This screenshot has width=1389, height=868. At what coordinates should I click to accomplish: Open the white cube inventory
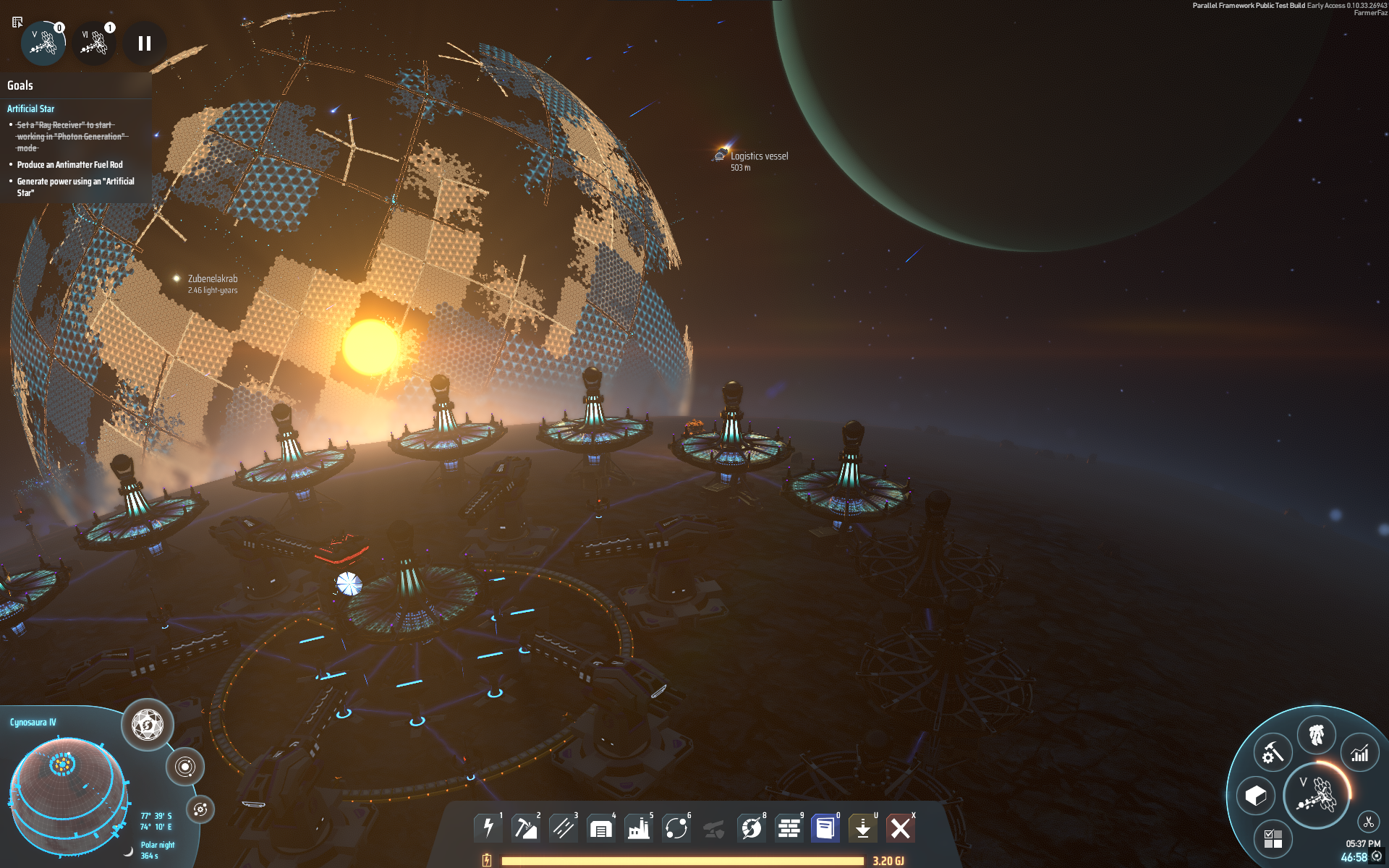click(x=1256, y=796)
